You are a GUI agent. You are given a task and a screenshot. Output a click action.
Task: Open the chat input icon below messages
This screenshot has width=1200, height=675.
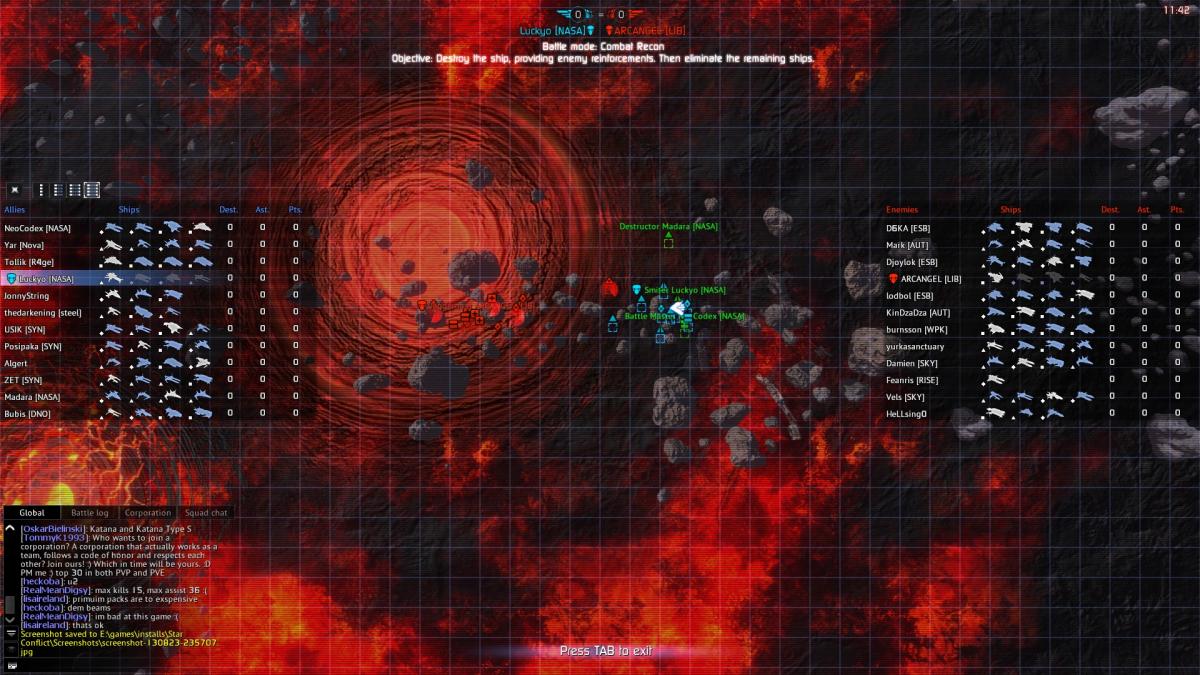pyautogui.click(x=11, y=664)
